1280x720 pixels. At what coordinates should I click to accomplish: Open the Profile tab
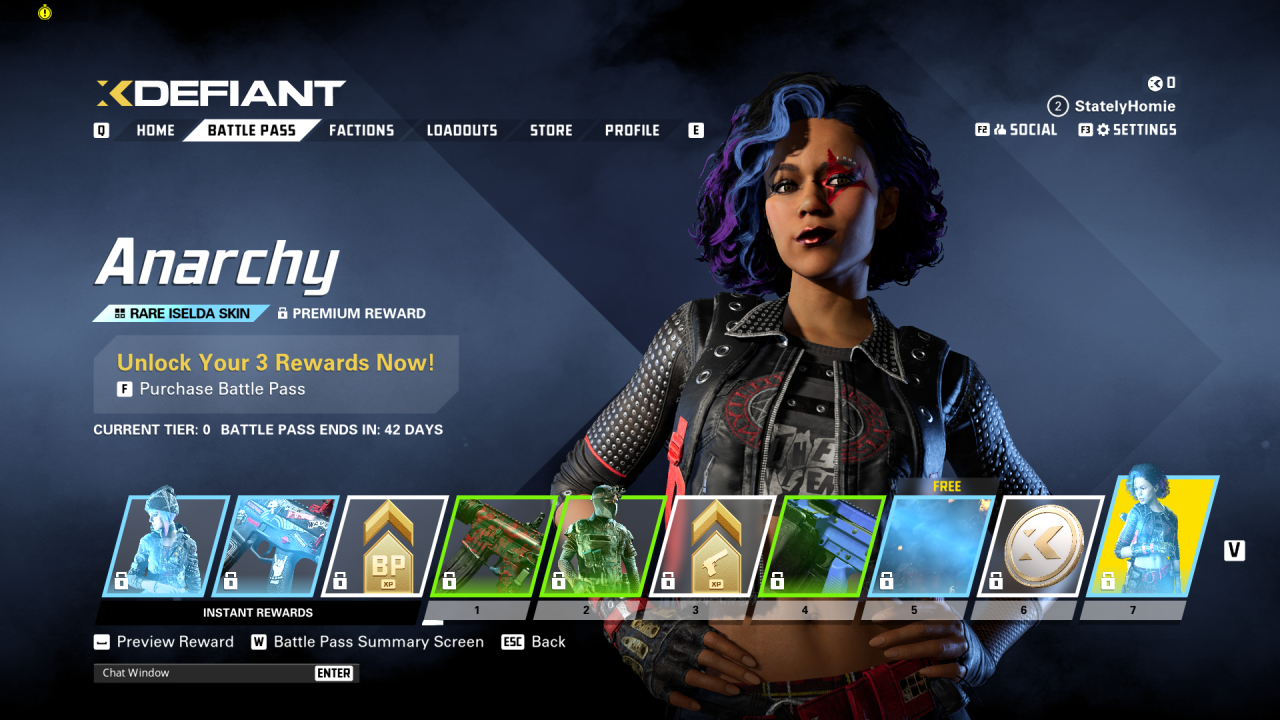click(x=632, y=130)
